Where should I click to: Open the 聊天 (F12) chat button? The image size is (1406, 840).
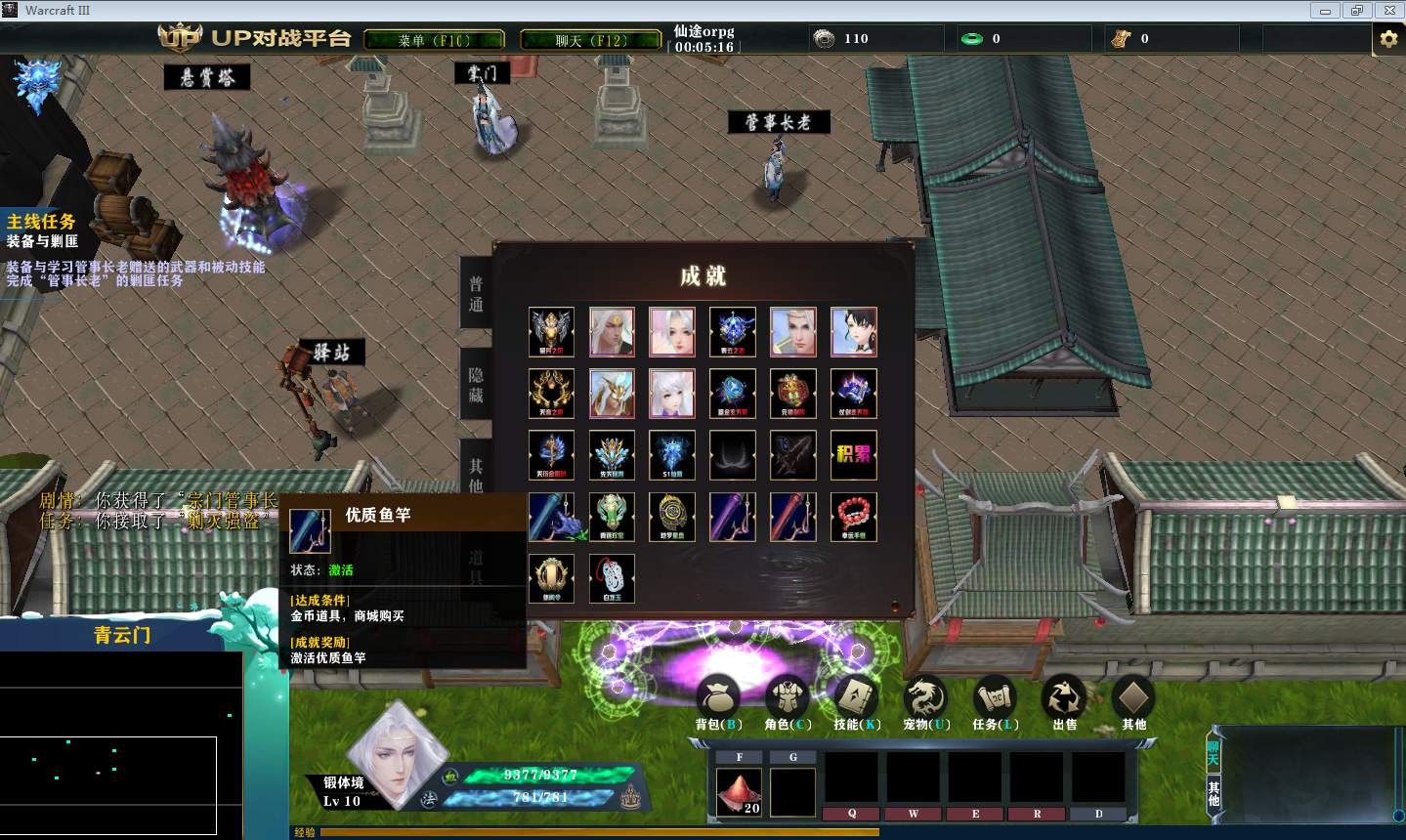[x=590, y=40]
